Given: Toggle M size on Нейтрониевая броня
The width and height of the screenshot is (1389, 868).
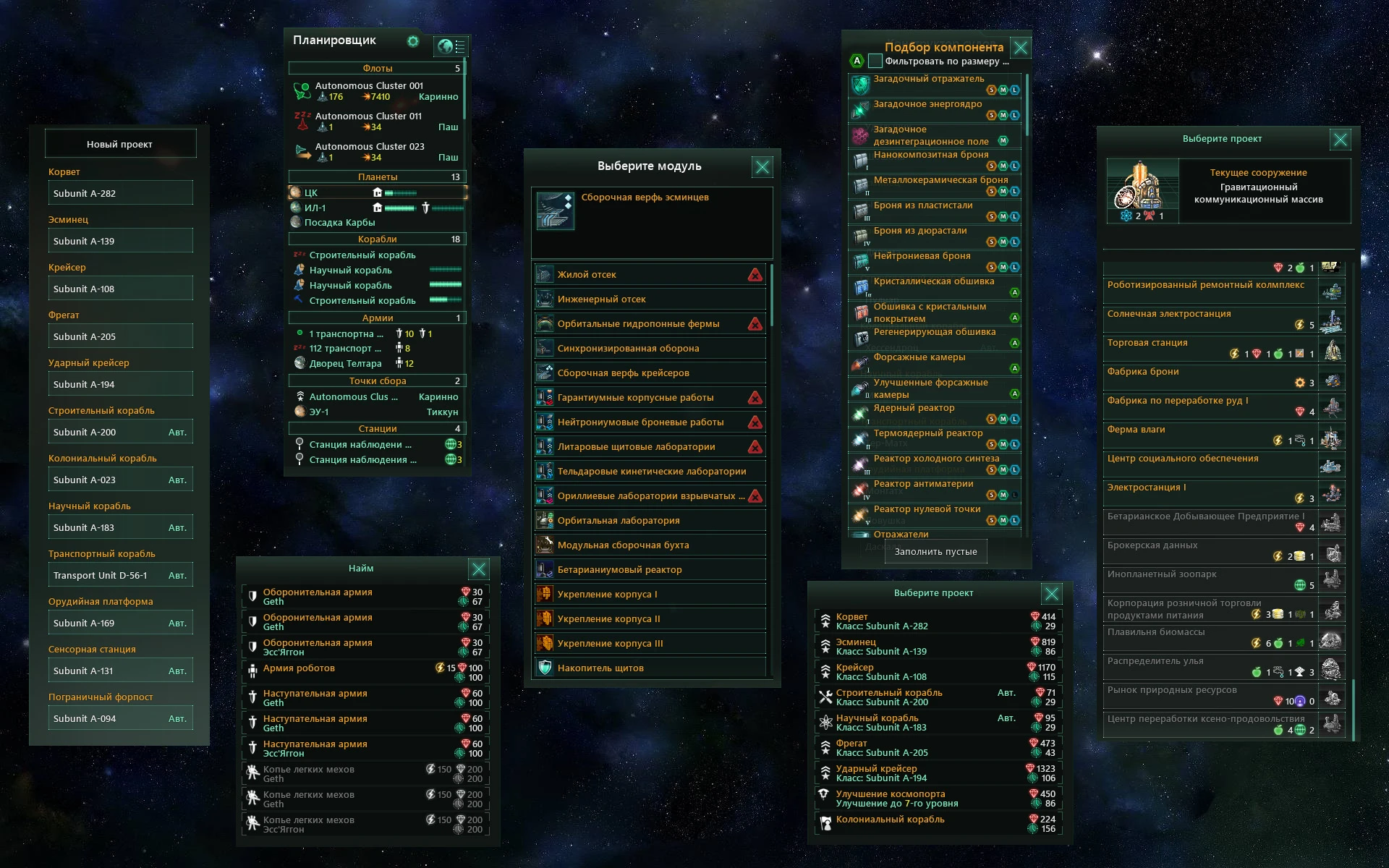Looking at the screenshot, I should click(x=1003, y=267).
